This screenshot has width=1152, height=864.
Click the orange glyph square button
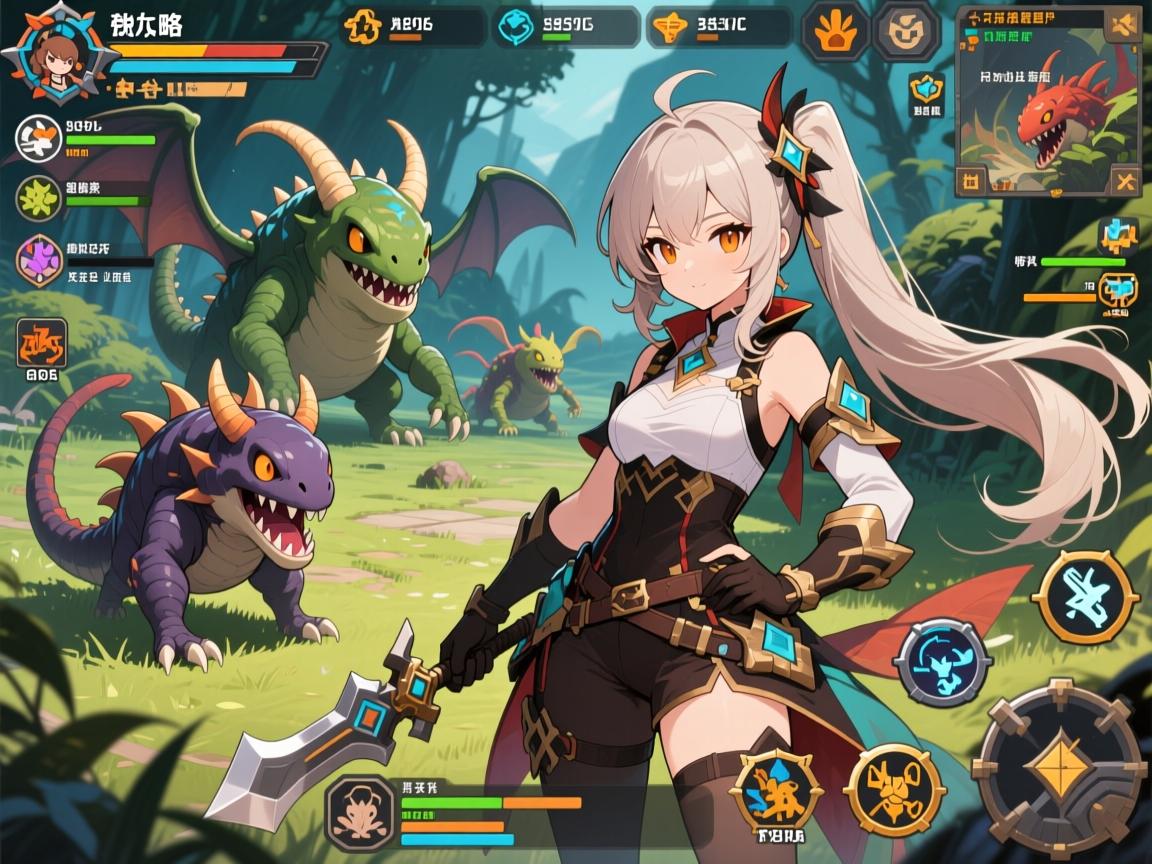[42, 343]
